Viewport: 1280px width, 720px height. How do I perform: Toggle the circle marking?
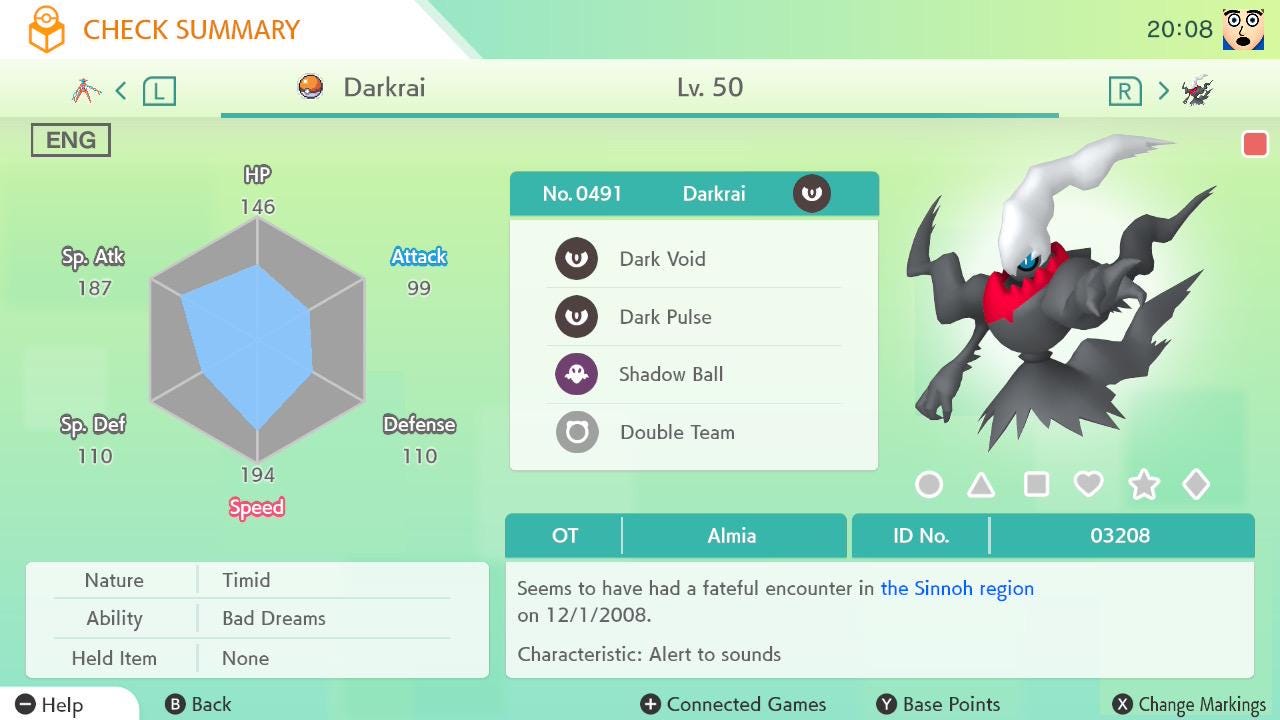tap(929, 485)
